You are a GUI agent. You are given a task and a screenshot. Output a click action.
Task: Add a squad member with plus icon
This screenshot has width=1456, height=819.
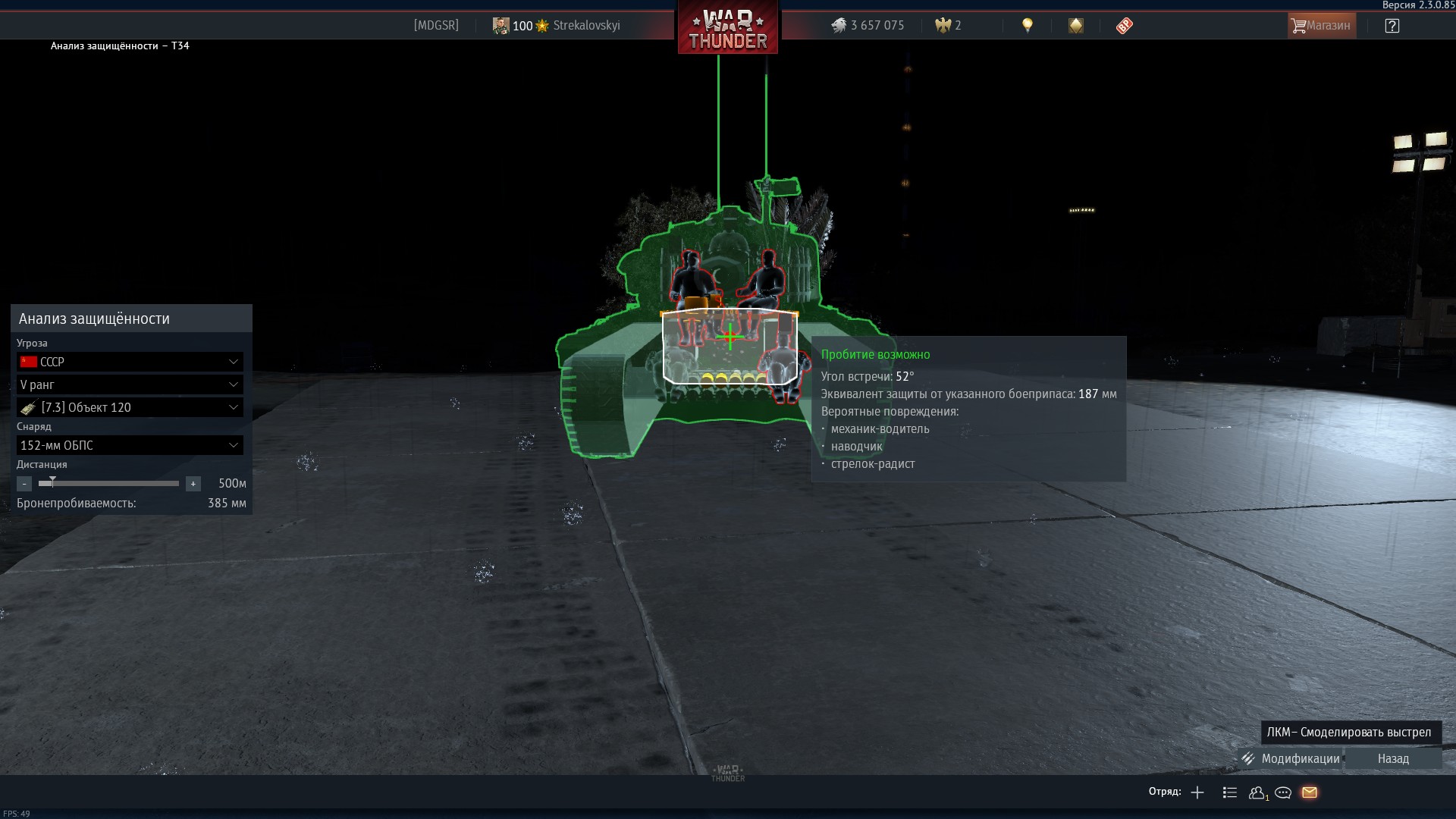pyautogui.click(x=1197, y=792)
